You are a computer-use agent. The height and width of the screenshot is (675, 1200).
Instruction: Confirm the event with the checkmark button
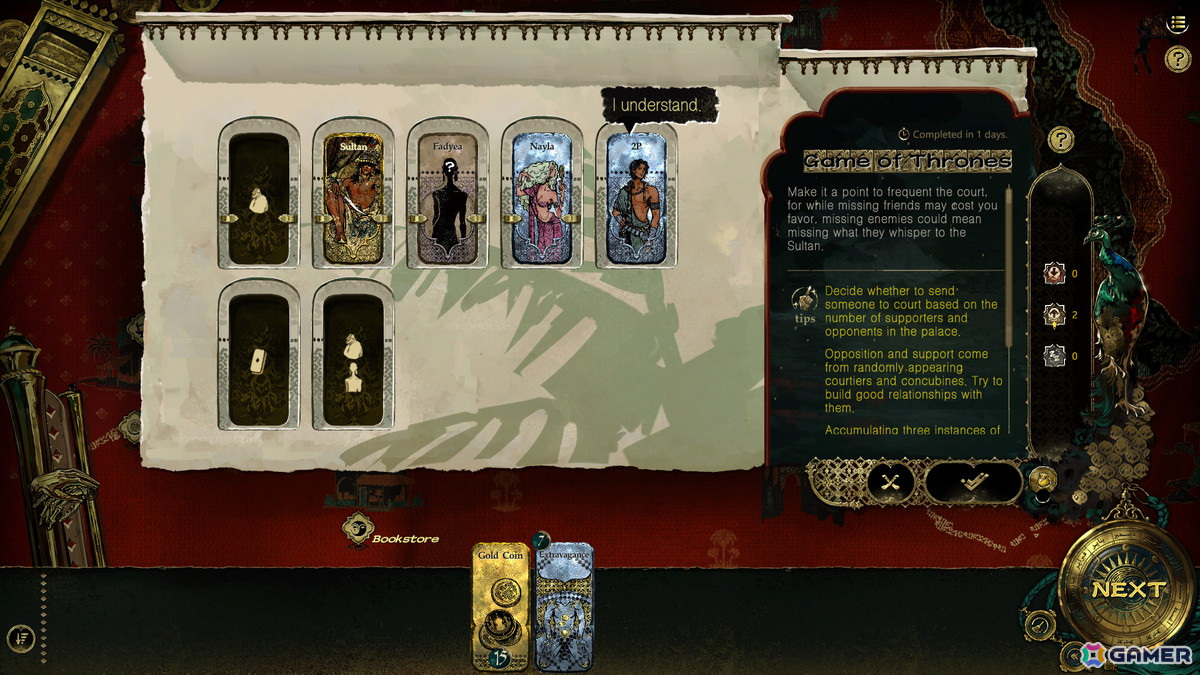coord(971,482)
